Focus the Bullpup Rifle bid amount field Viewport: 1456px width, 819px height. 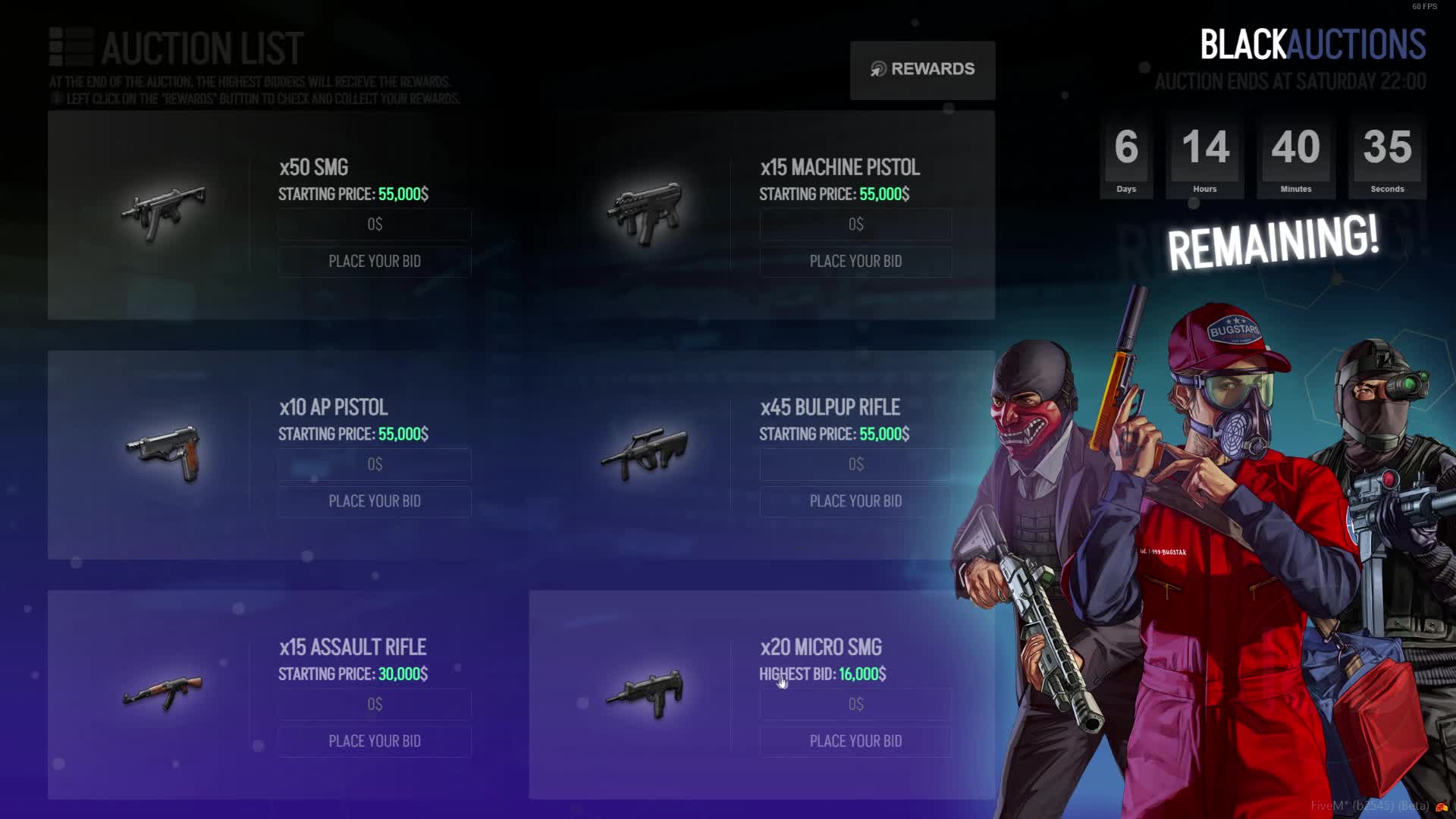pos(855,464)
